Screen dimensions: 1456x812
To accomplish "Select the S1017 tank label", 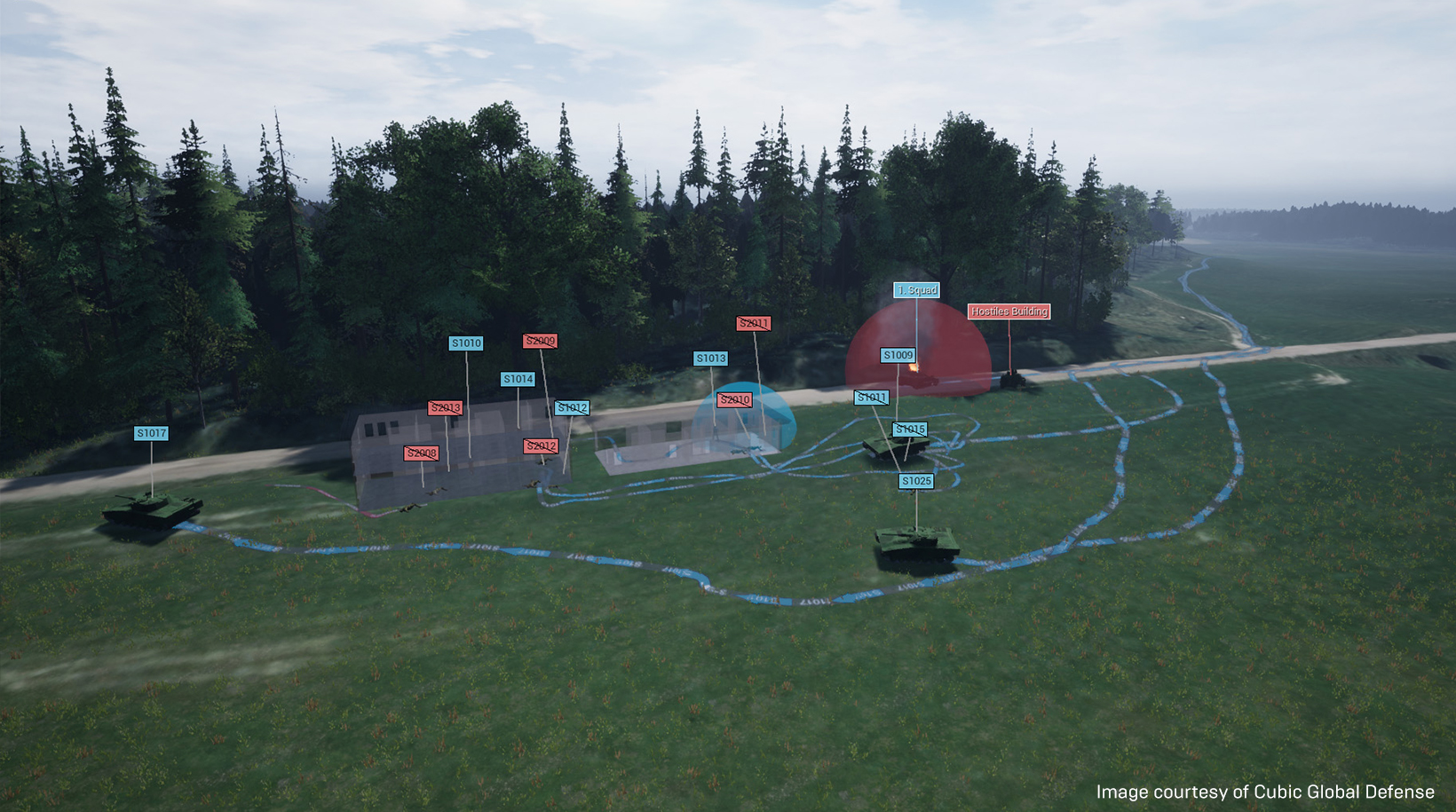I will [153, 434].
